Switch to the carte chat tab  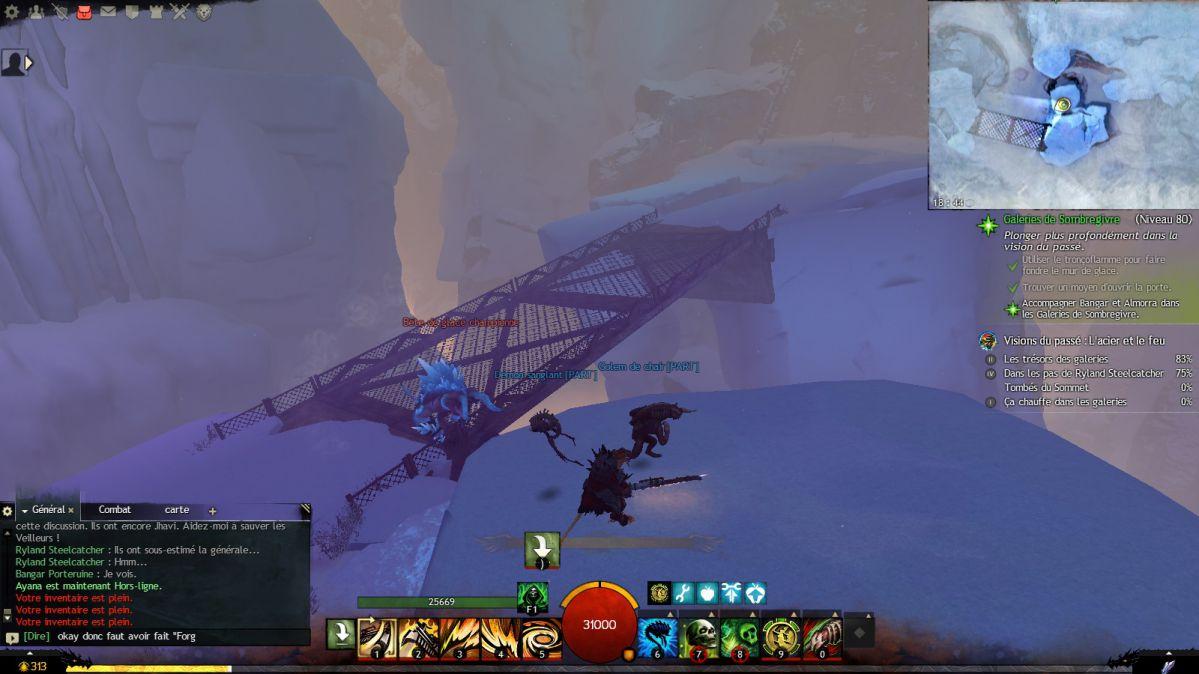point(177,510)
